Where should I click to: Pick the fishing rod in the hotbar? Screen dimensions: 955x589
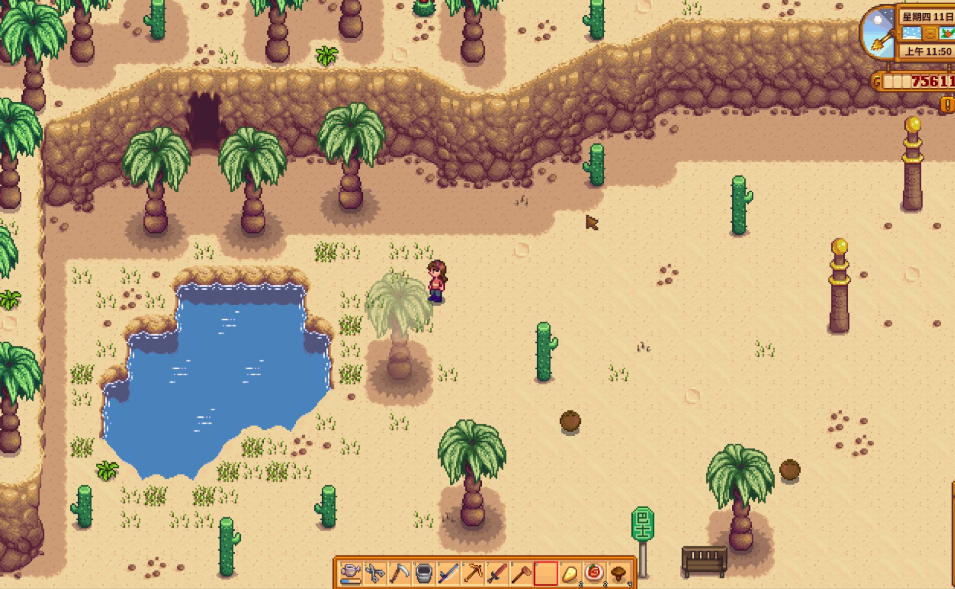[448, 573]
